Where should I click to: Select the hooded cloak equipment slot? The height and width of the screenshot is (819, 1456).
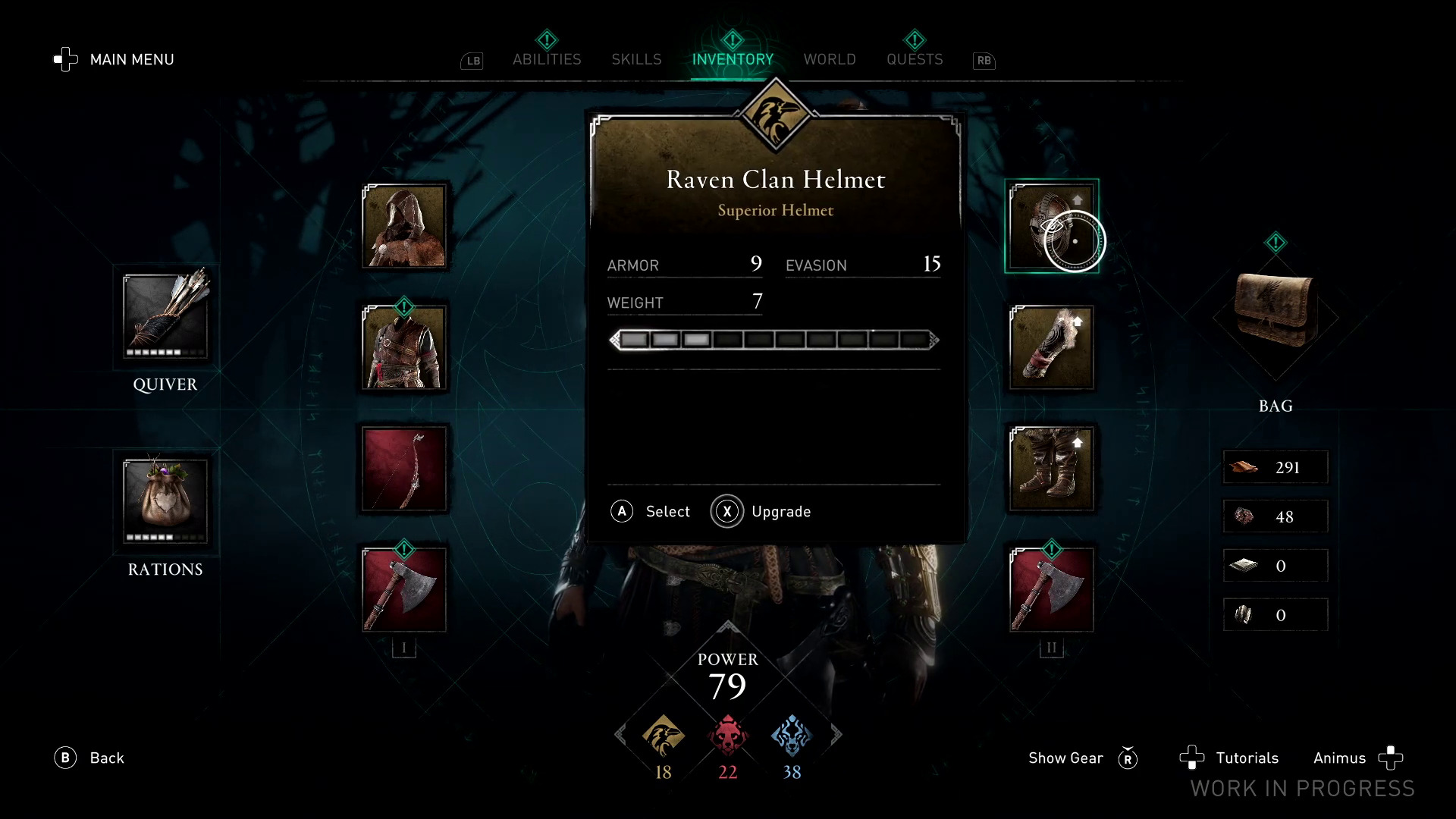point(404,226)
